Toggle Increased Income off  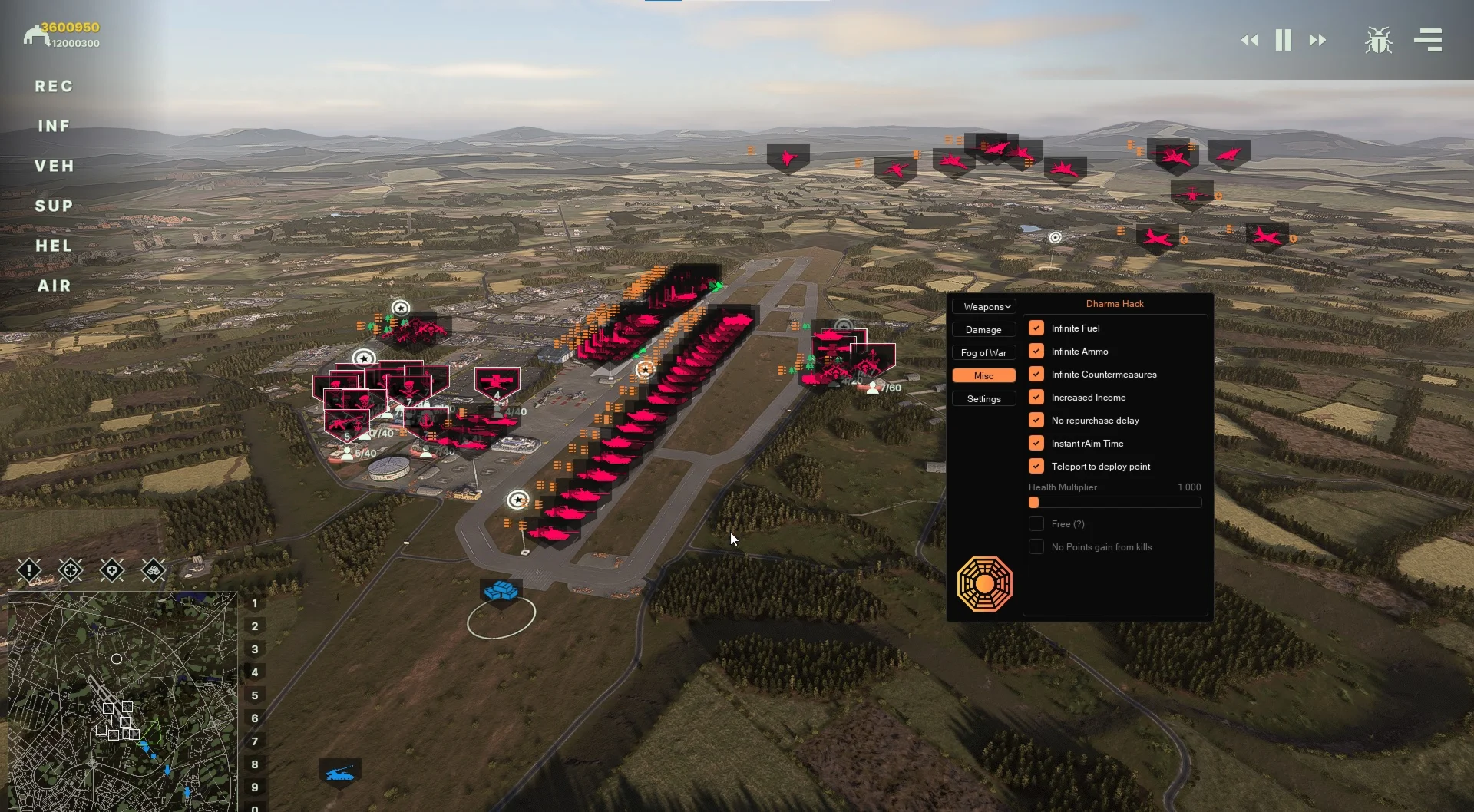tap(1036, 397)
